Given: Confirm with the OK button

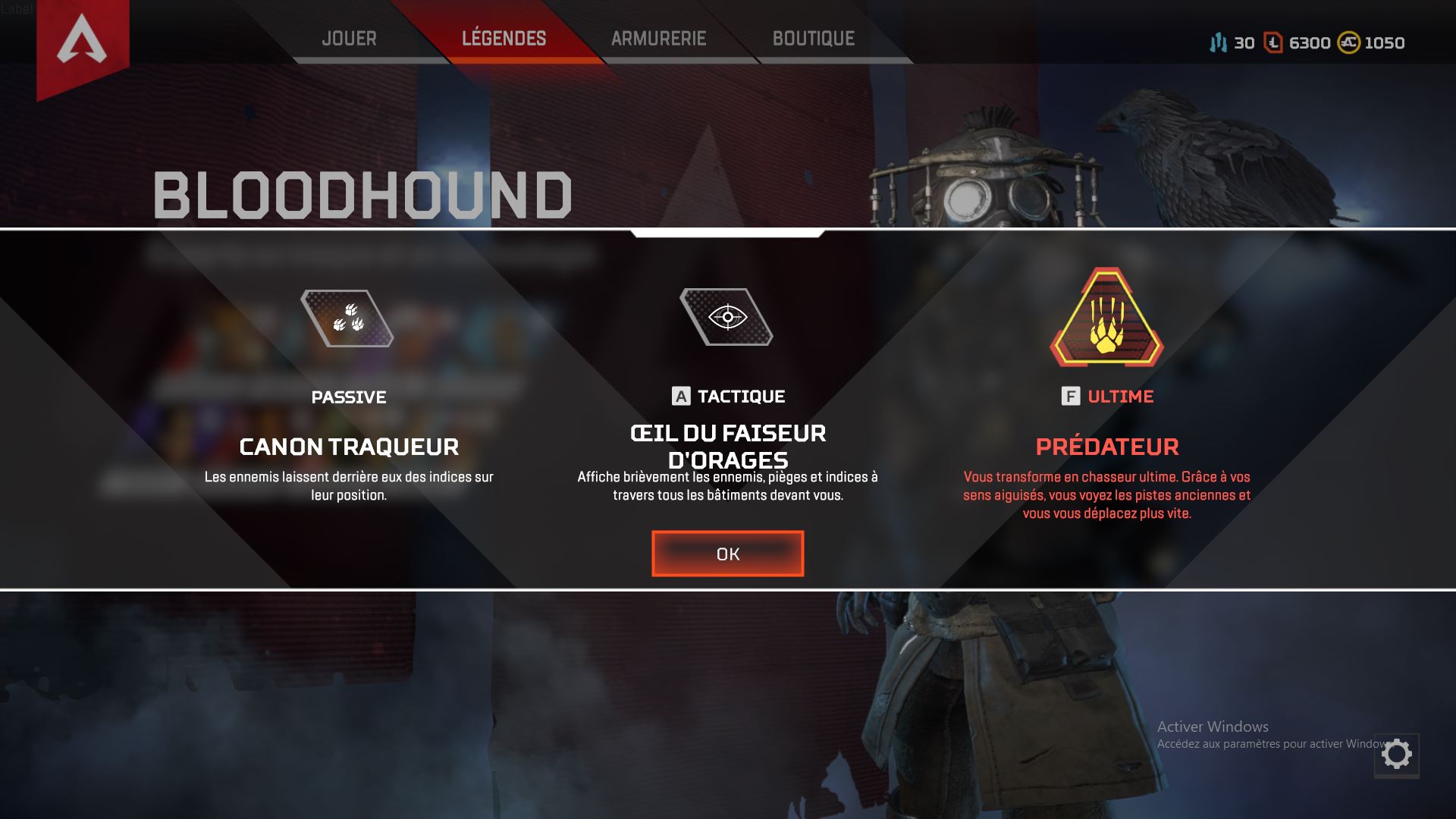Looking at the screenshot, I should [x=727, y=554].
